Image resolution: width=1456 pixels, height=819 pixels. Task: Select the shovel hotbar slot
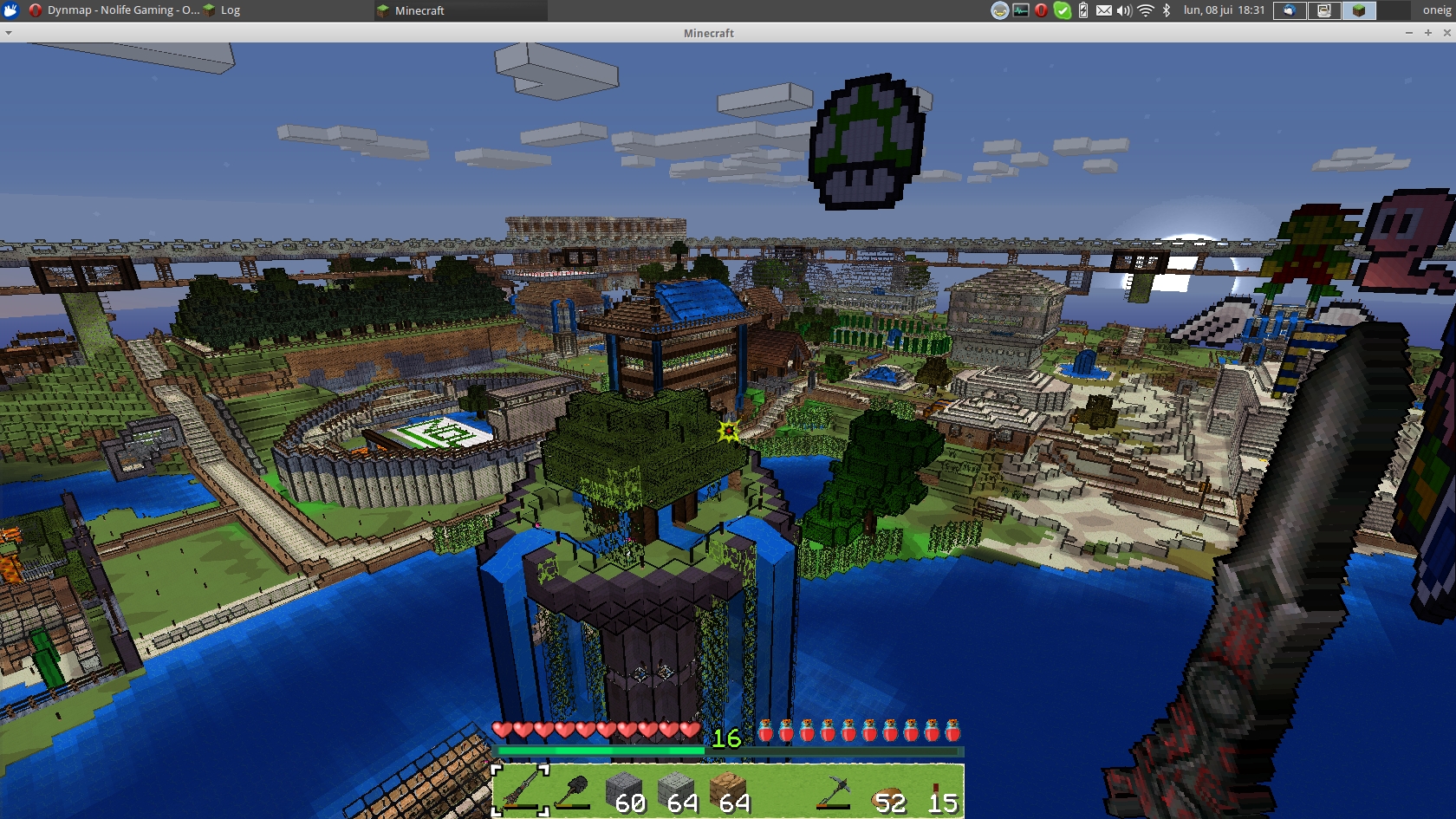click(x=572, y=790)
